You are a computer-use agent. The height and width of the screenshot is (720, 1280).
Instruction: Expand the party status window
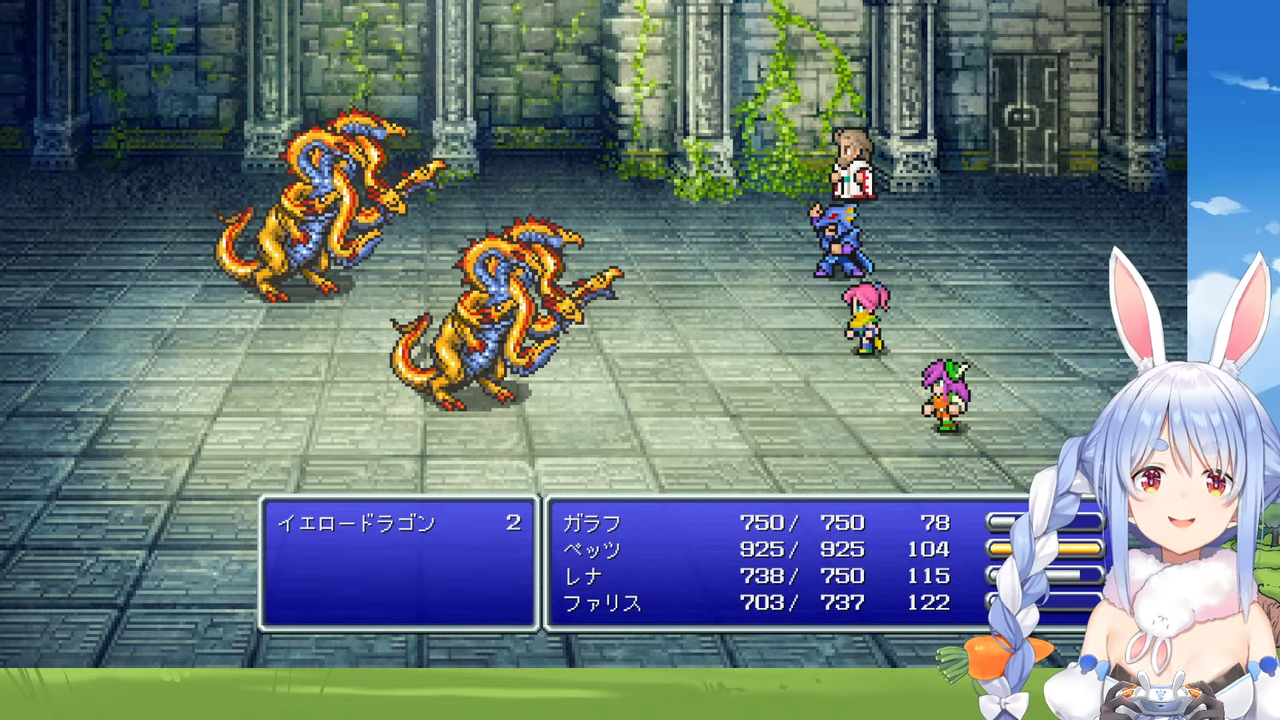[790, 562]
